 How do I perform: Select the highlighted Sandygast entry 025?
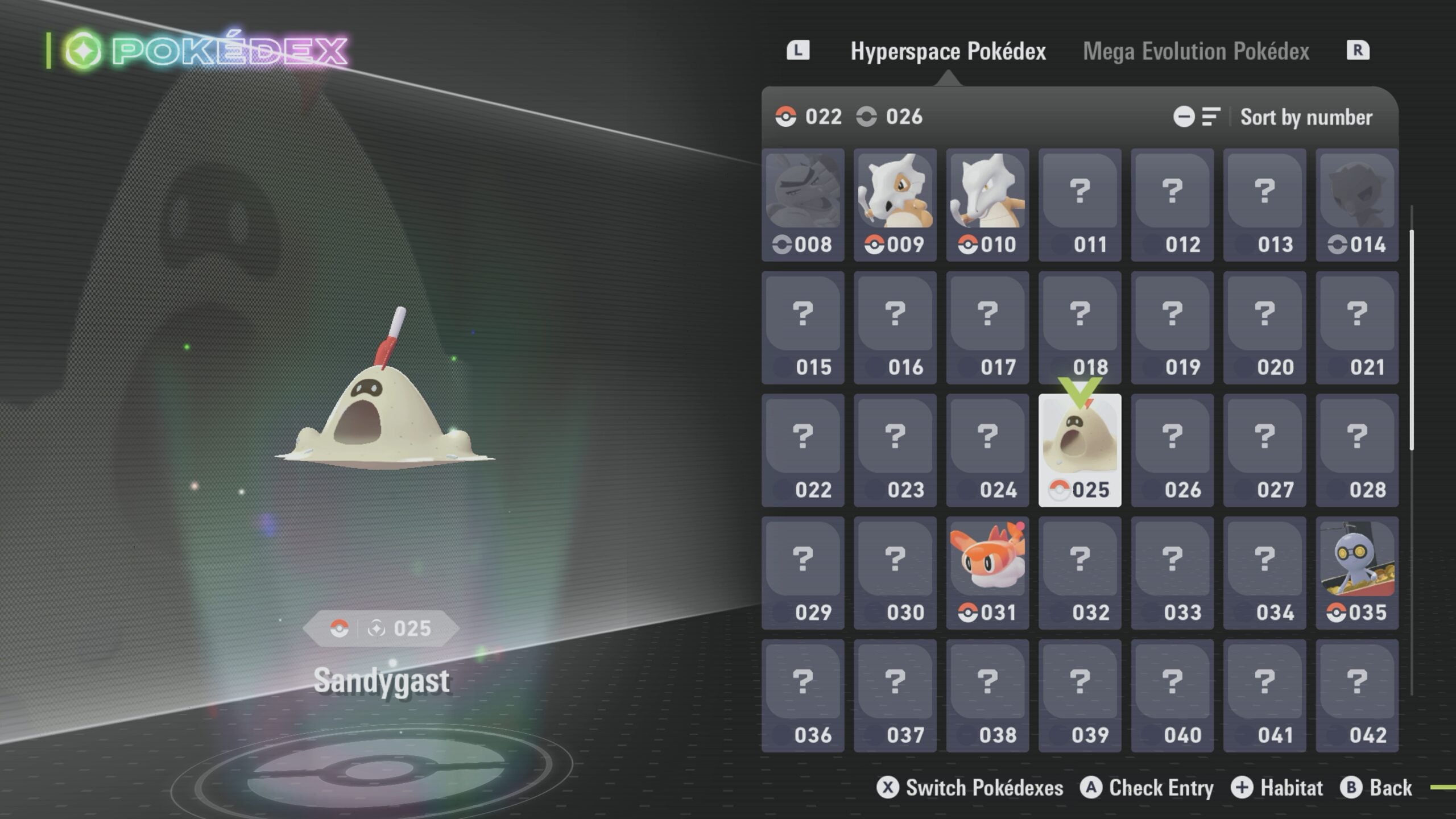[x=1079, y=450]
